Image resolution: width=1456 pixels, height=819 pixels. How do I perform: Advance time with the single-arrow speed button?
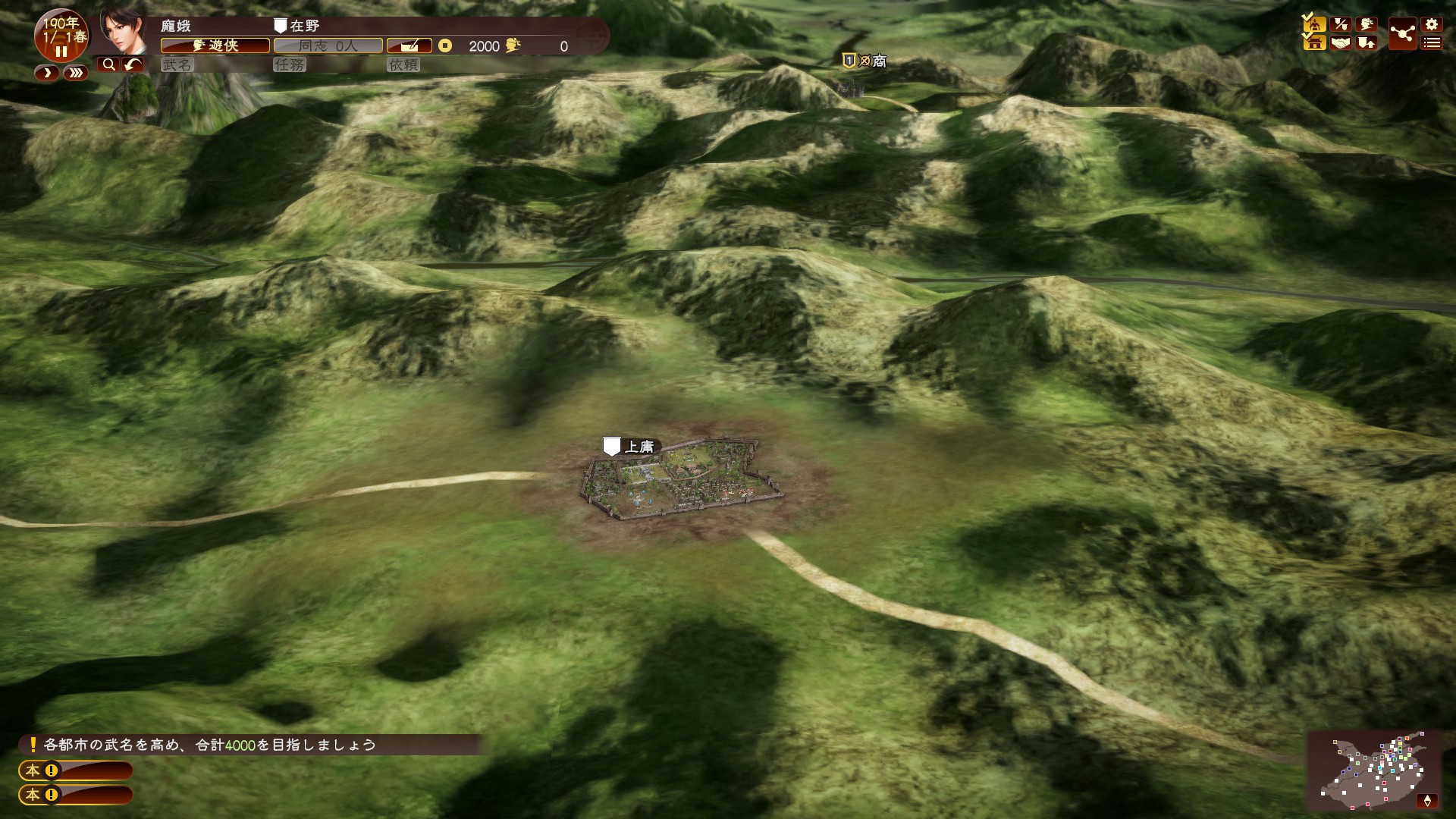(46, 73)
